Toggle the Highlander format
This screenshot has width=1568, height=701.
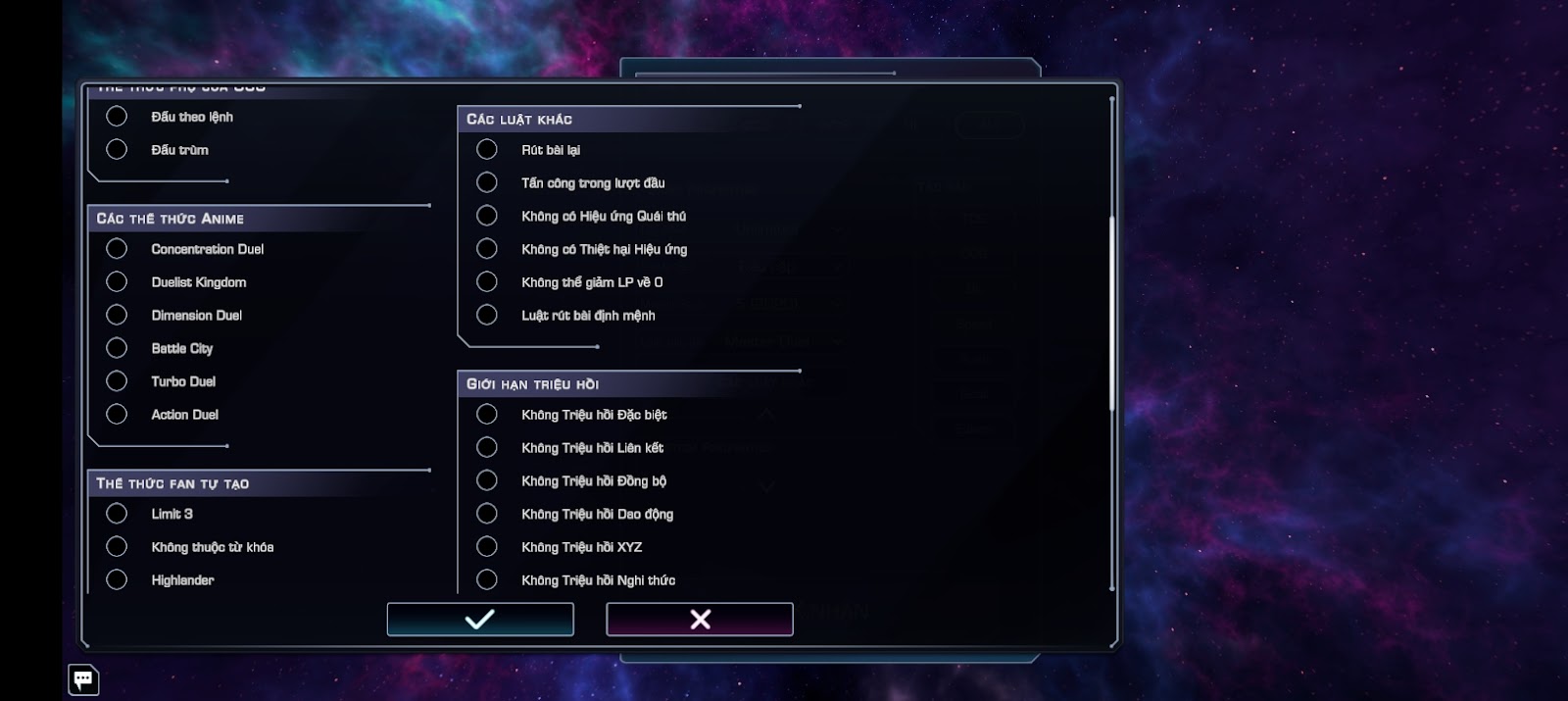coord(117,580)
